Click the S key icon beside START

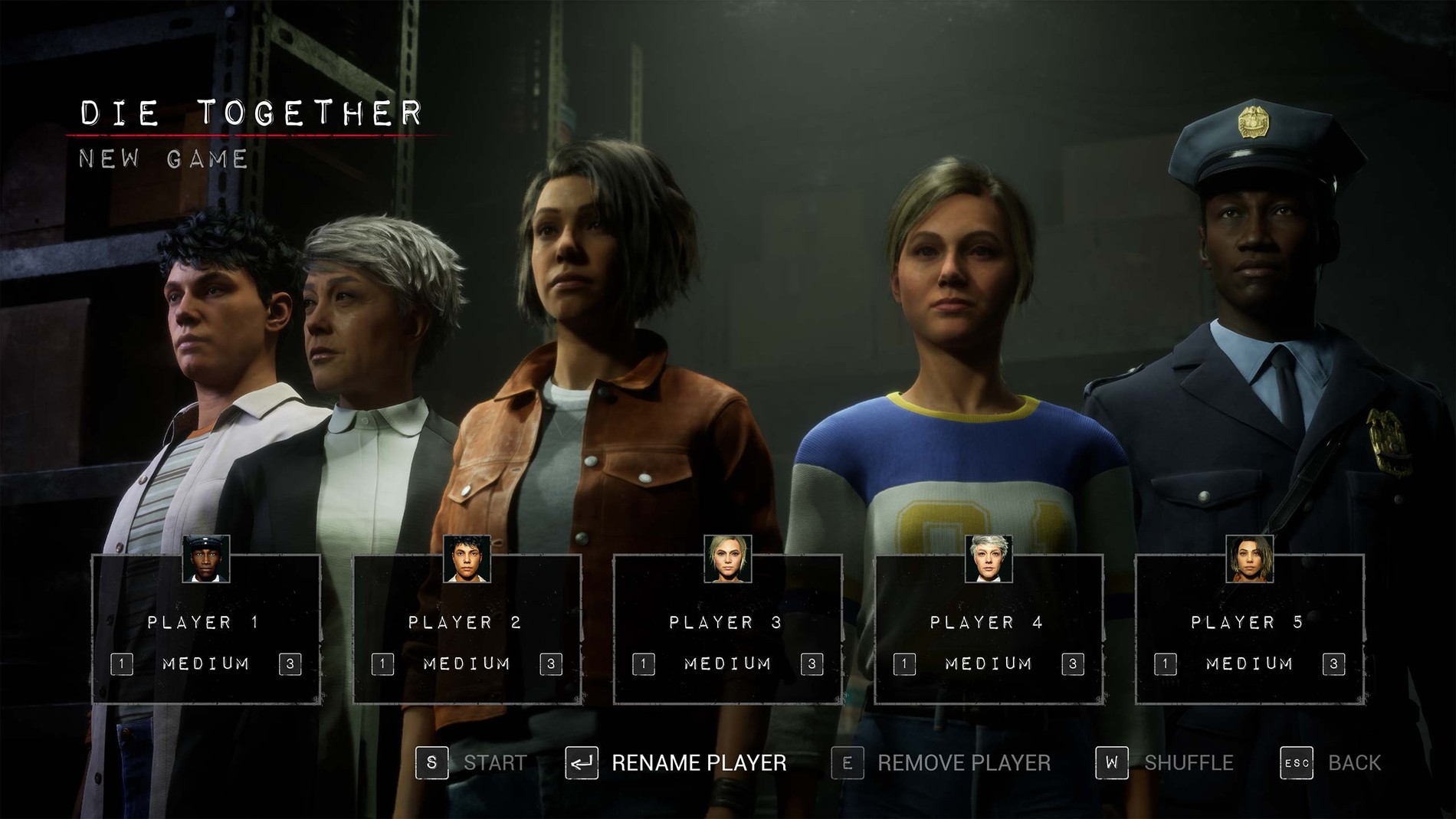tap(431, 762)
